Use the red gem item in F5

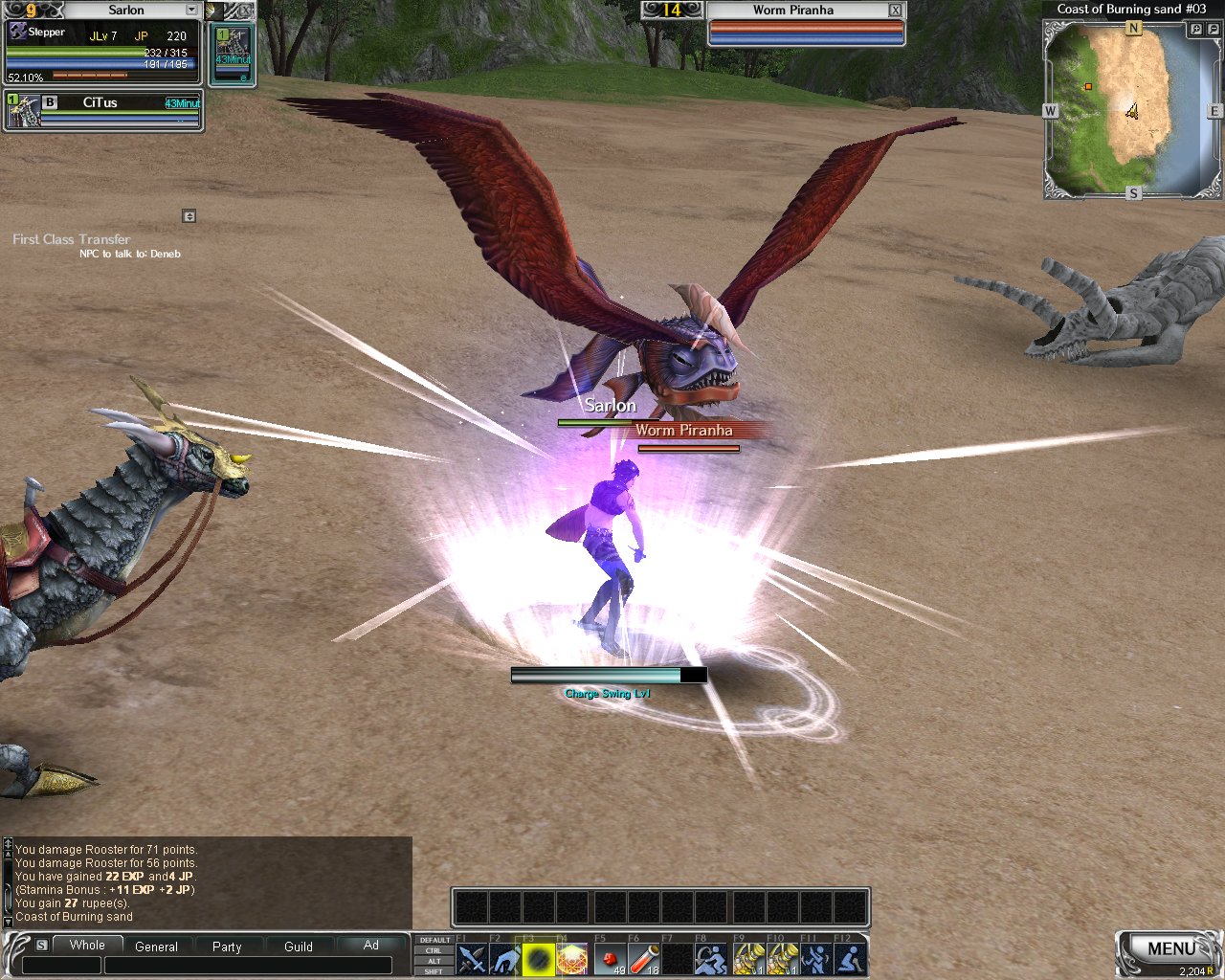pos(610,958)
